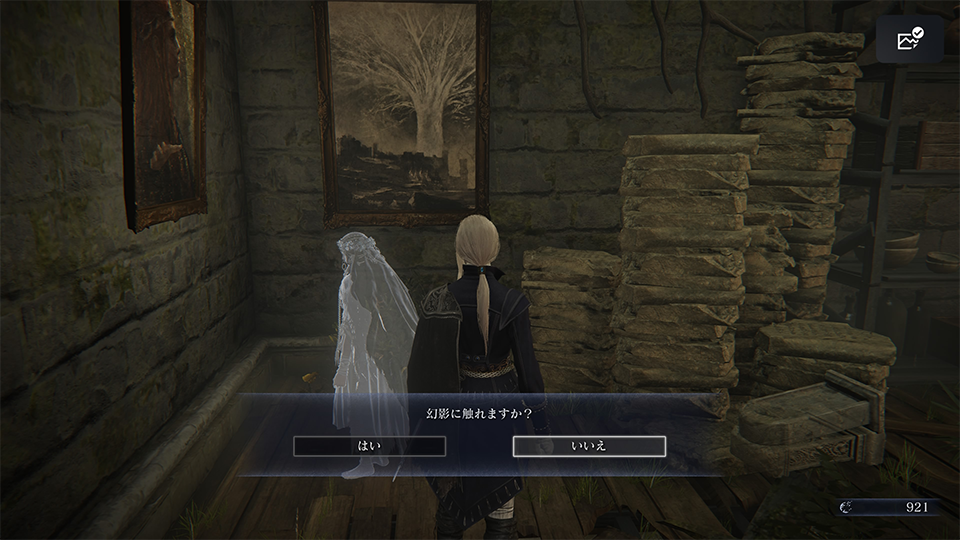Viewport: 960px width, 540px height.
Task: Select いいえ to decline touching the phantom
Action: [x=589, y=446]
